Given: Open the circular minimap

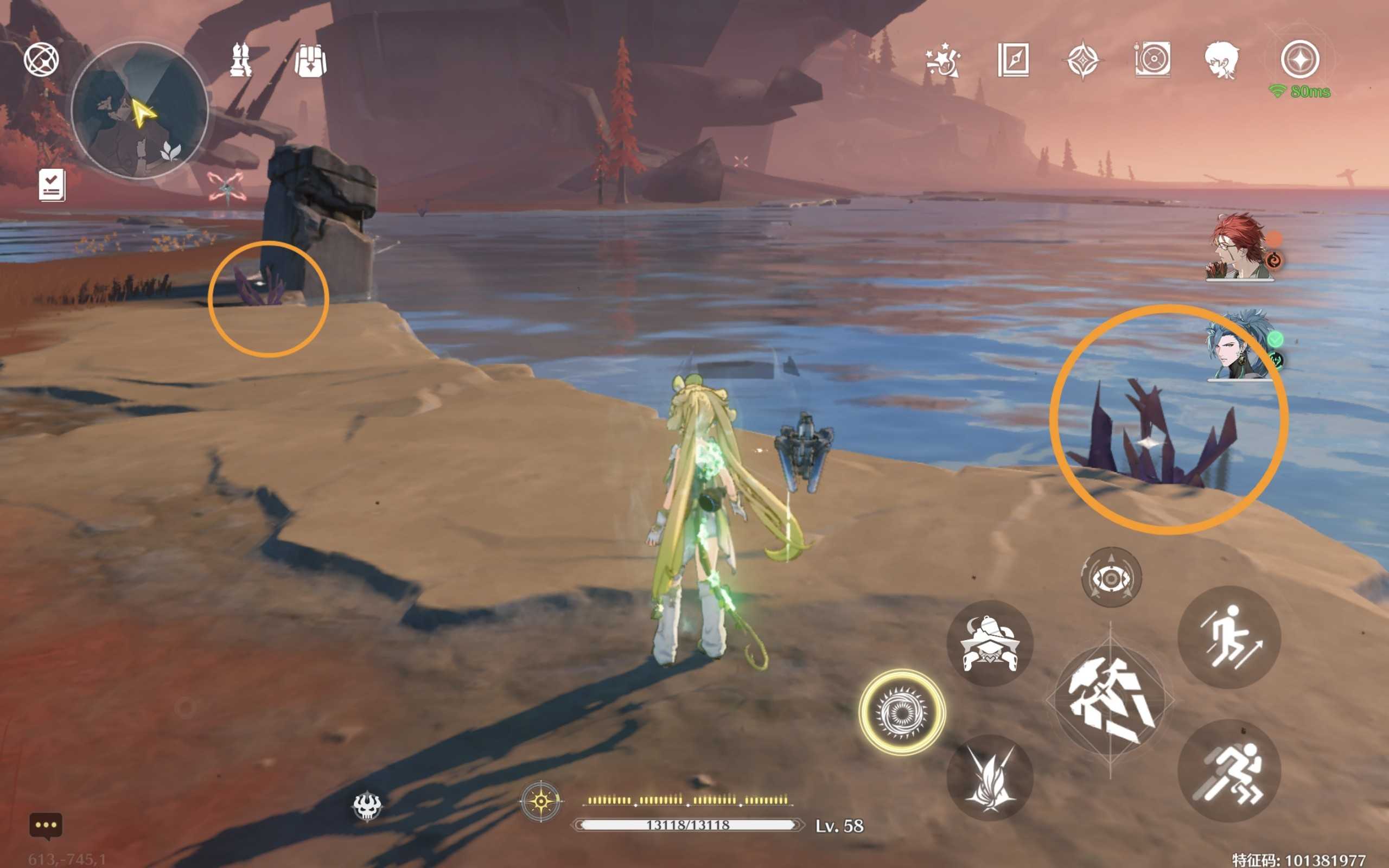Looking at the screenshot, I should [139, 110].
